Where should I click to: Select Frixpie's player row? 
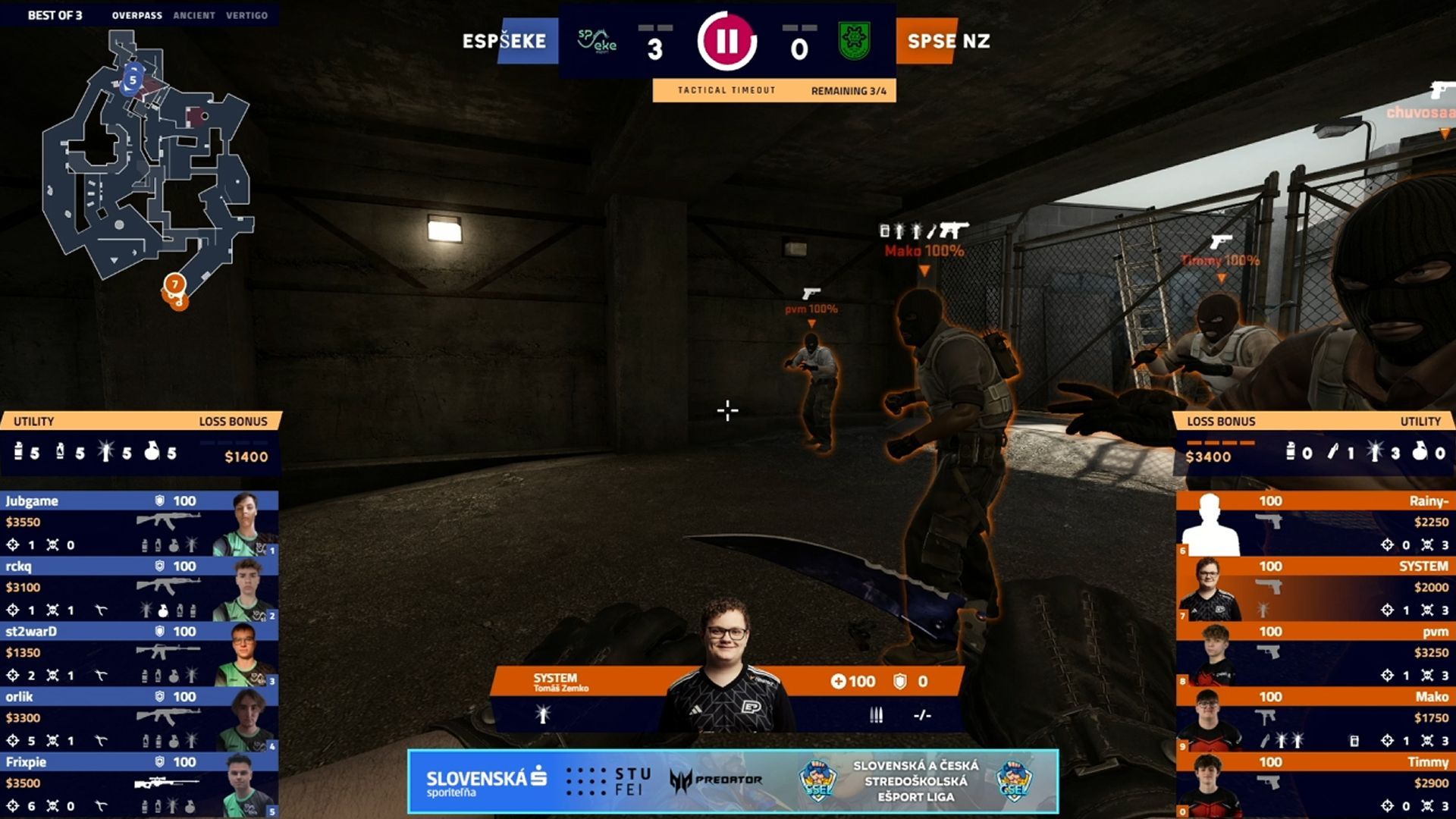[140, 783]
